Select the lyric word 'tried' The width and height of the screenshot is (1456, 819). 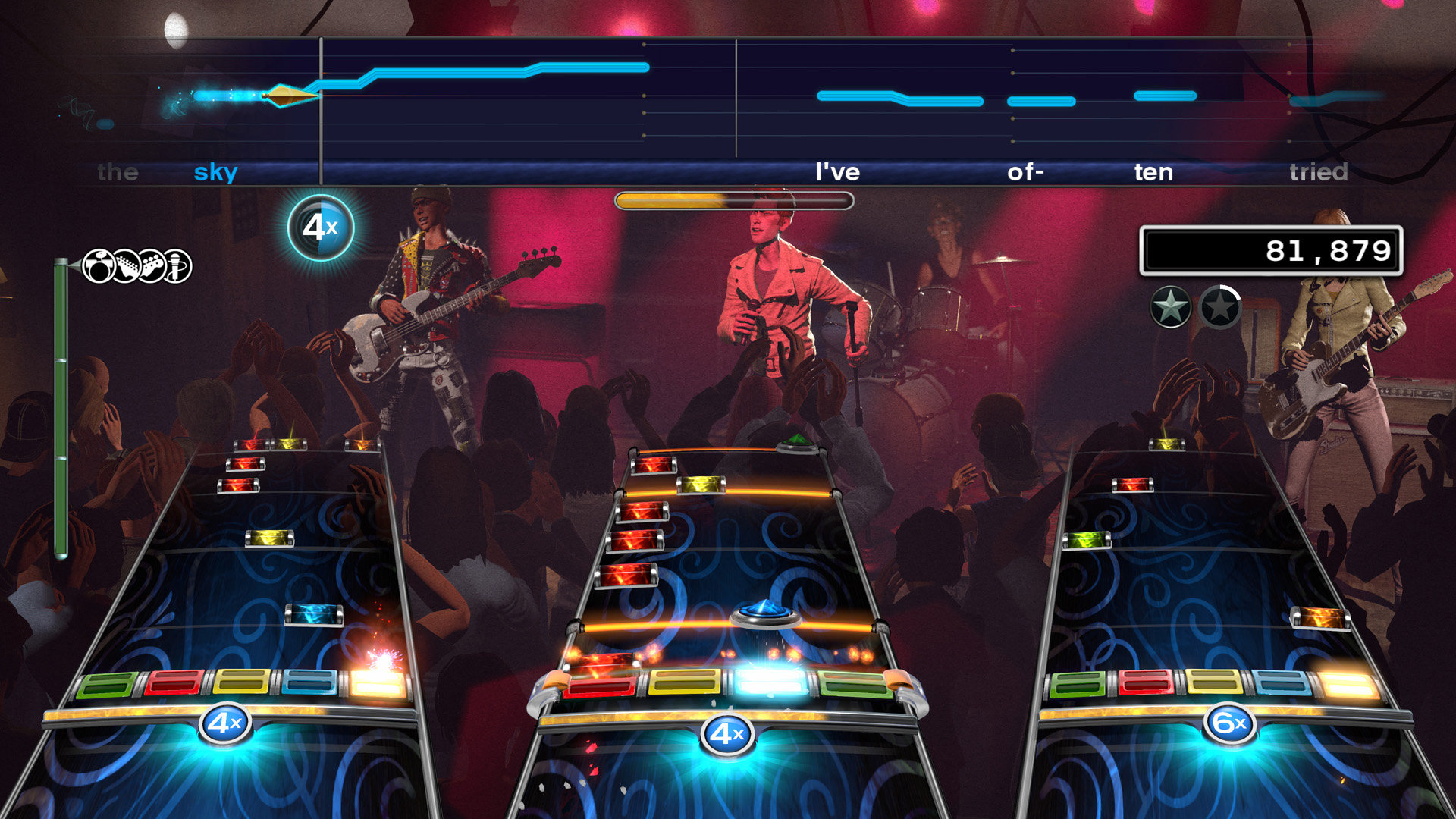[x=1320, y=172]
